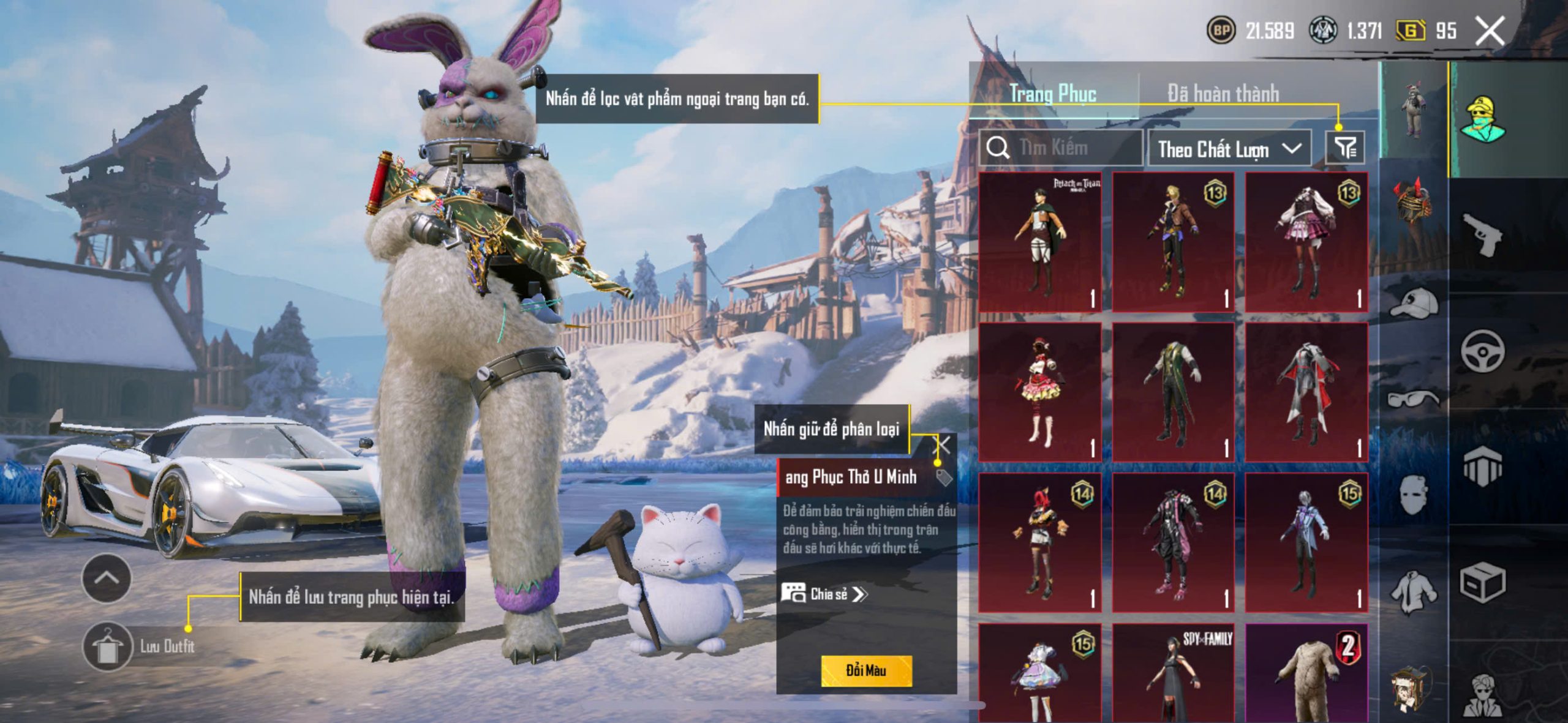
Task: Choose the beige mummy outfit tile
Action: pos(1306,673)
